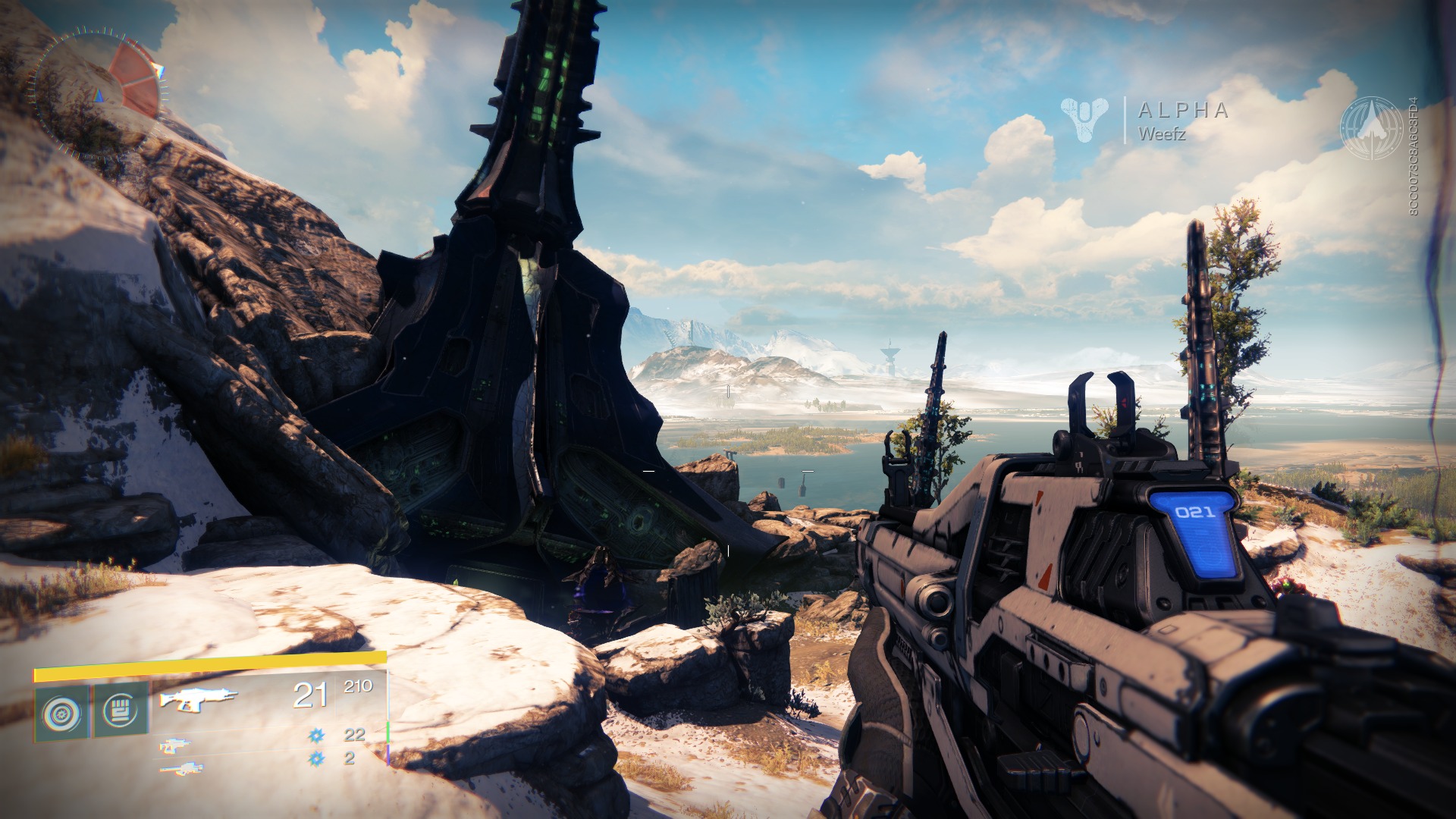Activate the grenade ability icon
Viewport: 1456px width, 819px height.
pyautogui.click(x=61, y=713)
